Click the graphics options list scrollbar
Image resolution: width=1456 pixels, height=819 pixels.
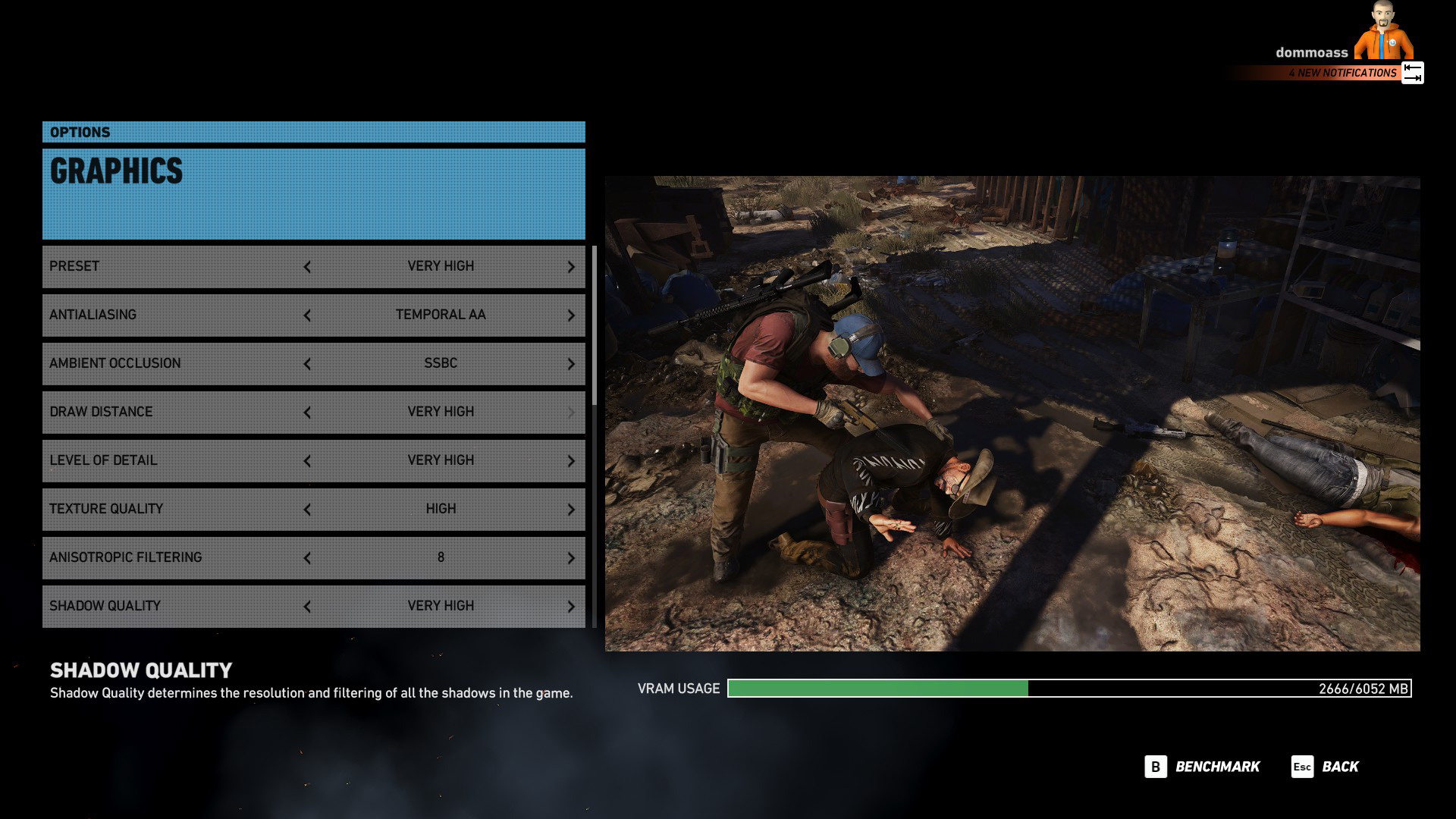(x=595, y=326)
